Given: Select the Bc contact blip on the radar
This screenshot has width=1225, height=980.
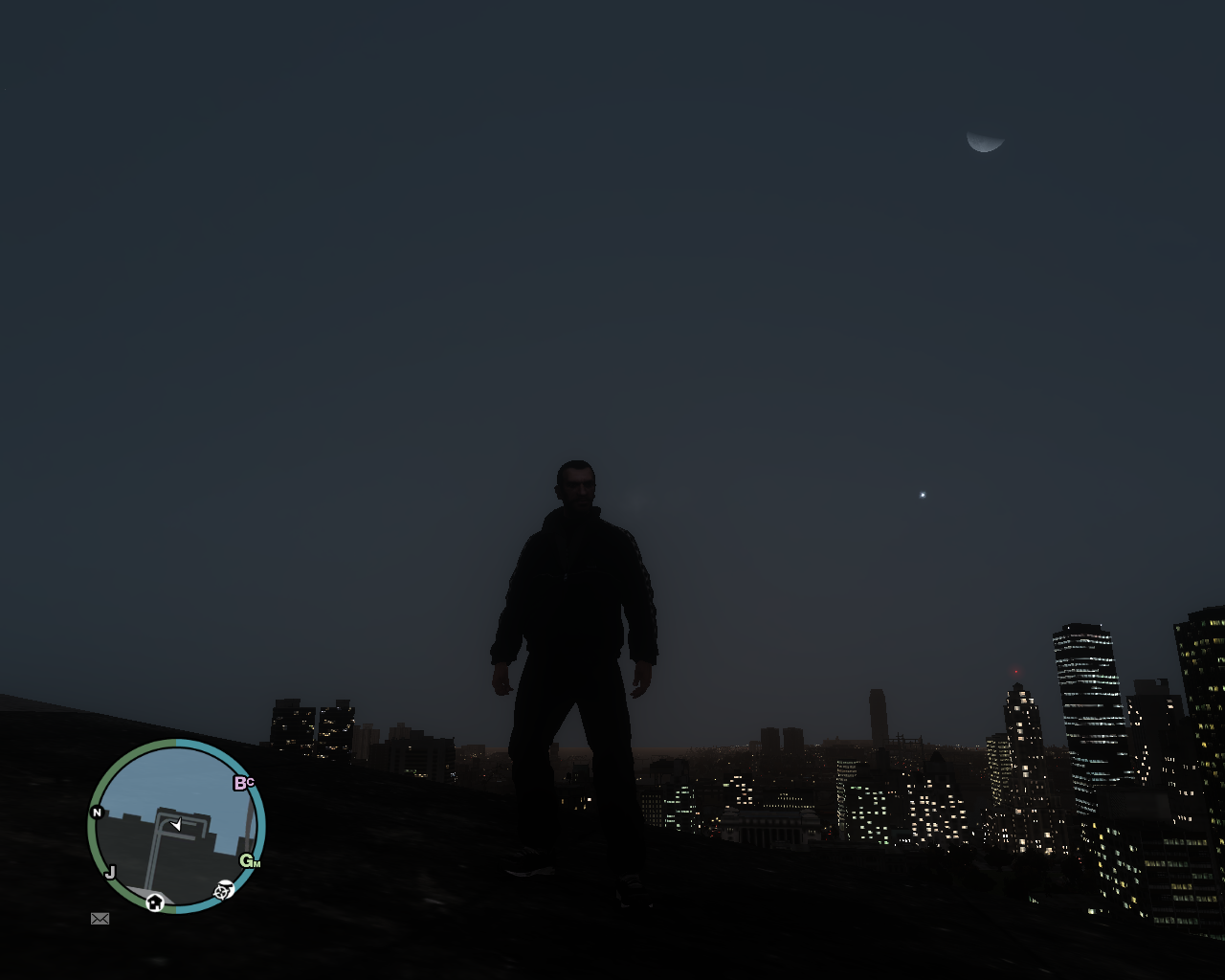Looking at the screenshot, I should point(244,782).
